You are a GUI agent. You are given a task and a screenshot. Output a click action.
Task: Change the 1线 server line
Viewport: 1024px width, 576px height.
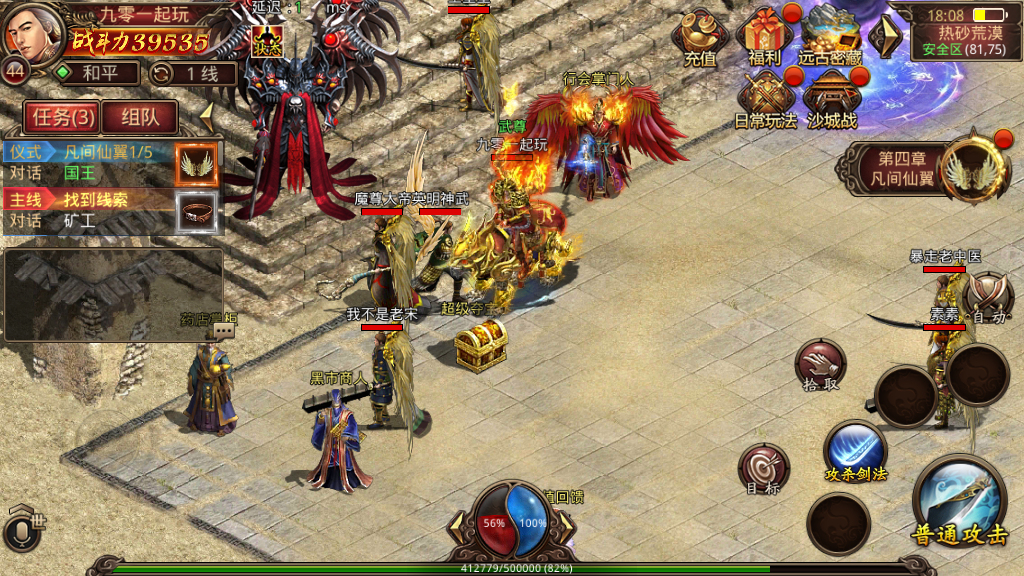(193, 73)
